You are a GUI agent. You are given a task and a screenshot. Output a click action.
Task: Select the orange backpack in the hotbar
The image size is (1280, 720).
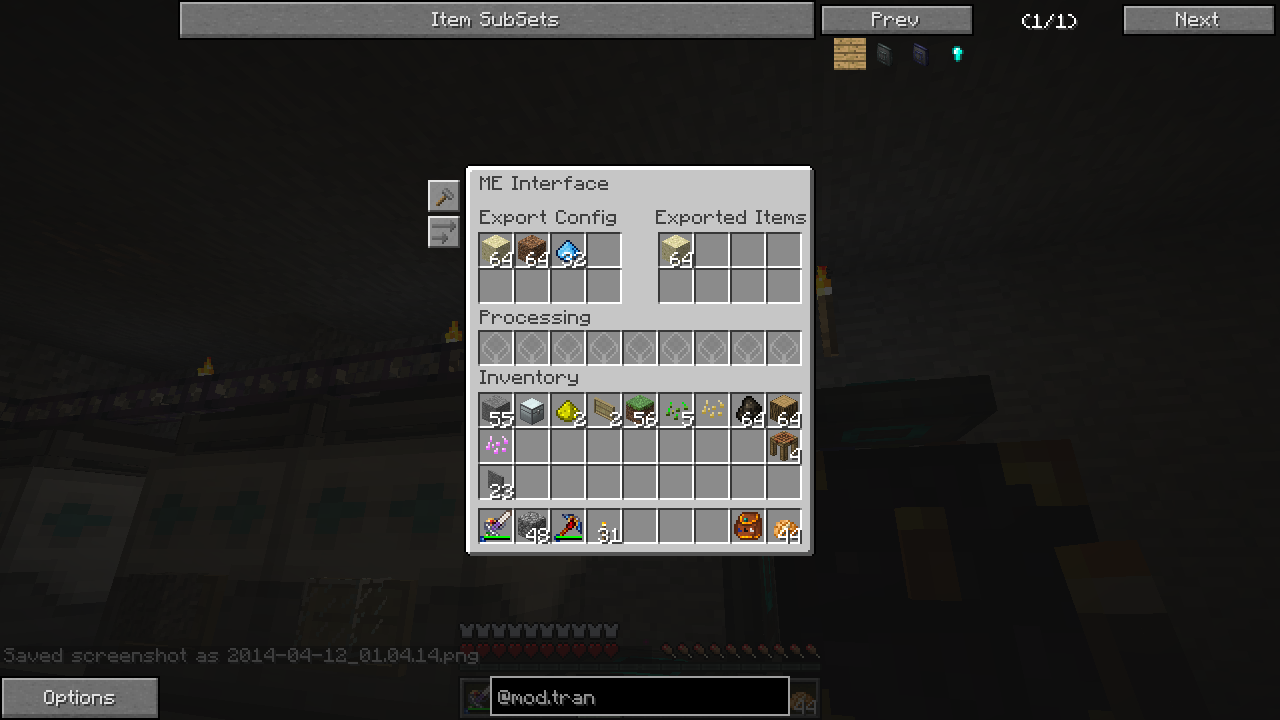(748, 526)
